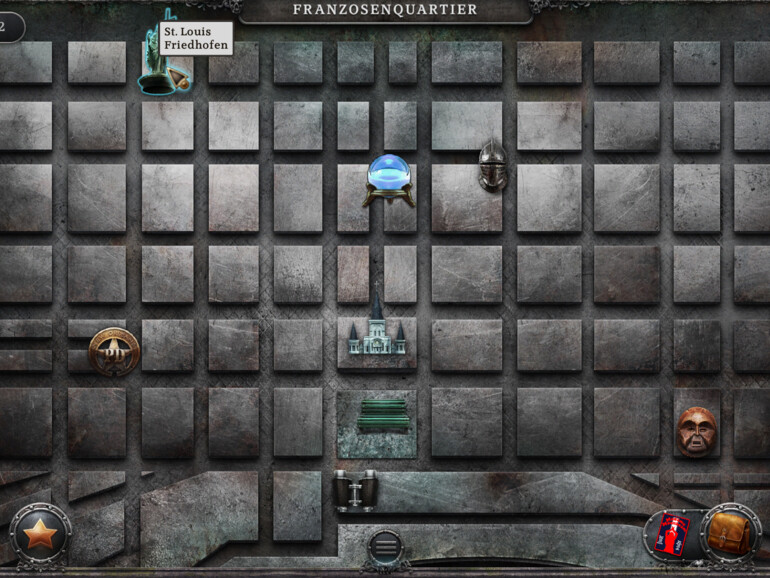Viewport: 770px width, 578px height.
Task: Select the bronze badge map location
Action: [113, 351]
